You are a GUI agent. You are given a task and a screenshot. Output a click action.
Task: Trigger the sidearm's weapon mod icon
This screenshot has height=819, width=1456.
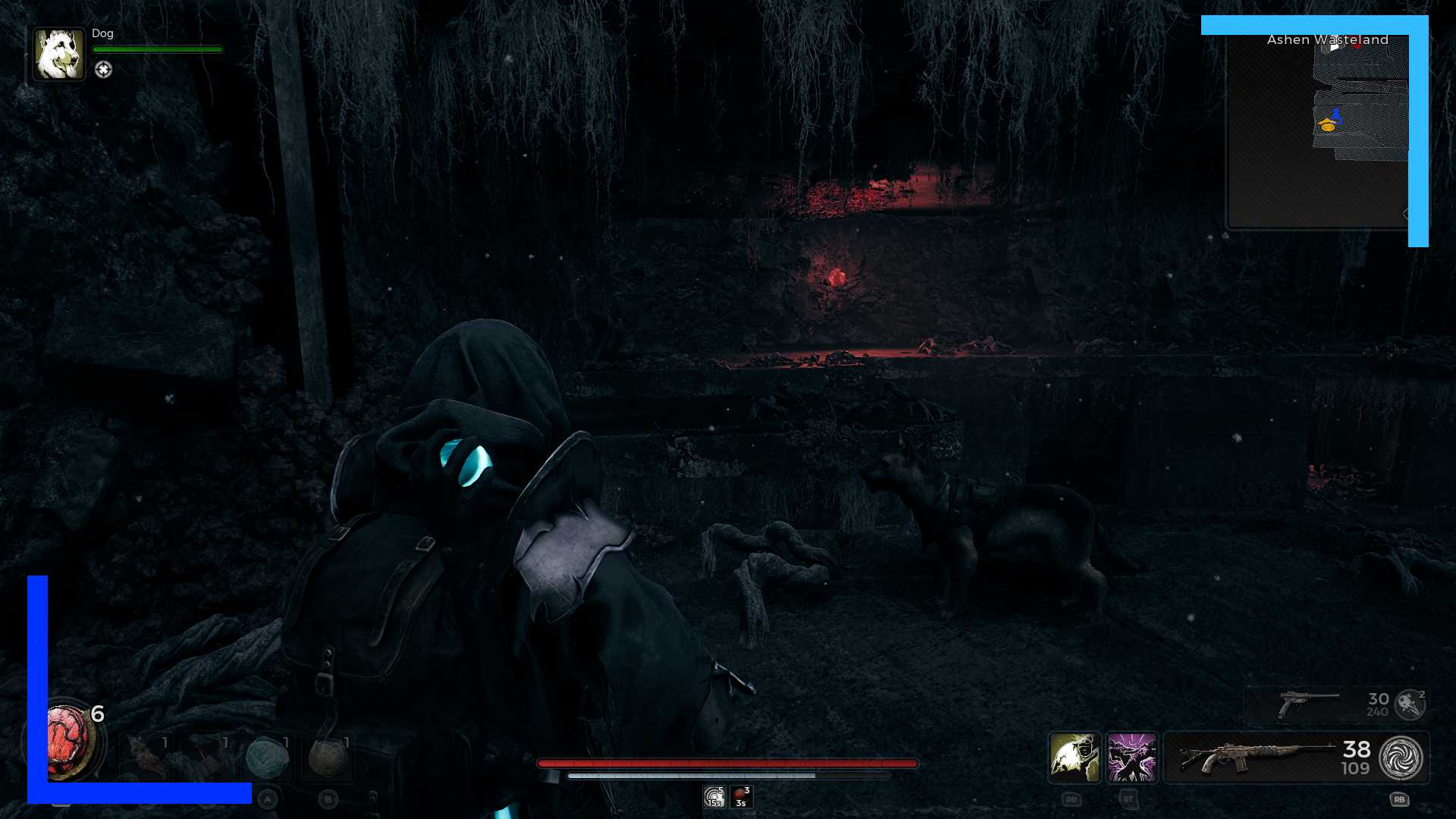tap(1410, 704)
